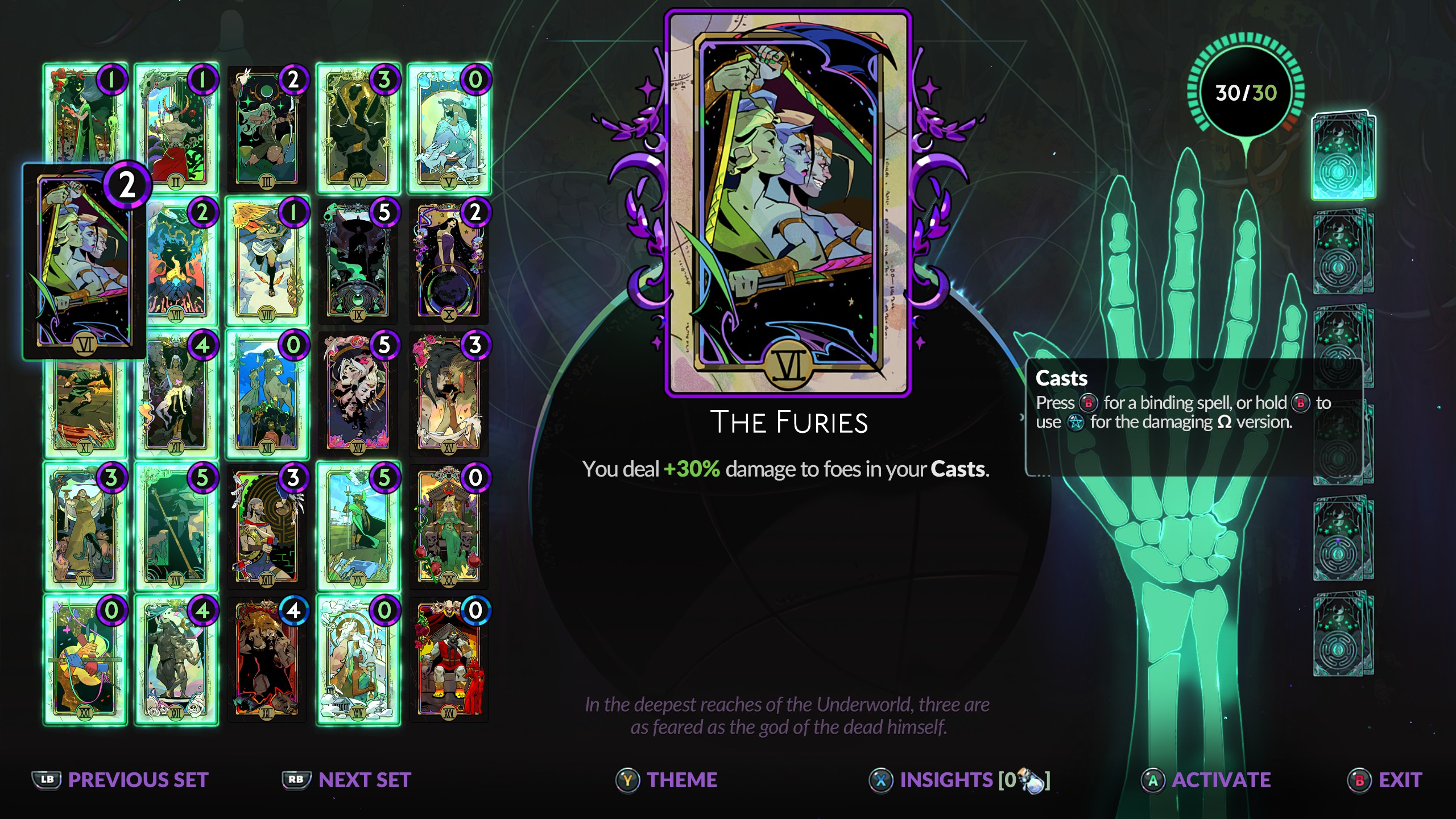
Task: Activate the selected arcana card
Action: point(1206,780)
